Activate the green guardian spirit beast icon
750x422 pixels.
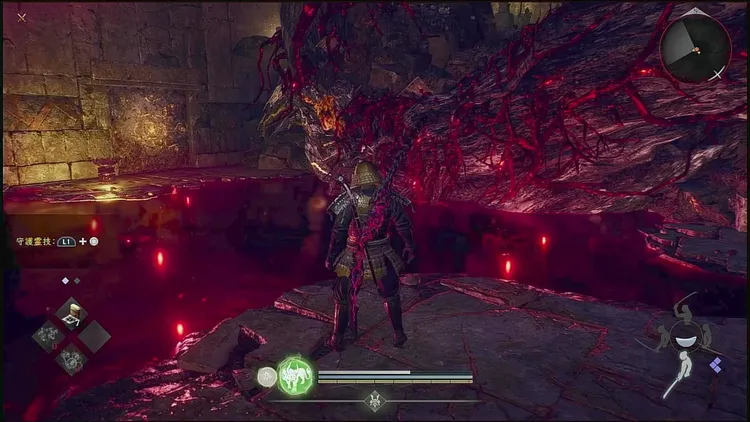[295, 376]
